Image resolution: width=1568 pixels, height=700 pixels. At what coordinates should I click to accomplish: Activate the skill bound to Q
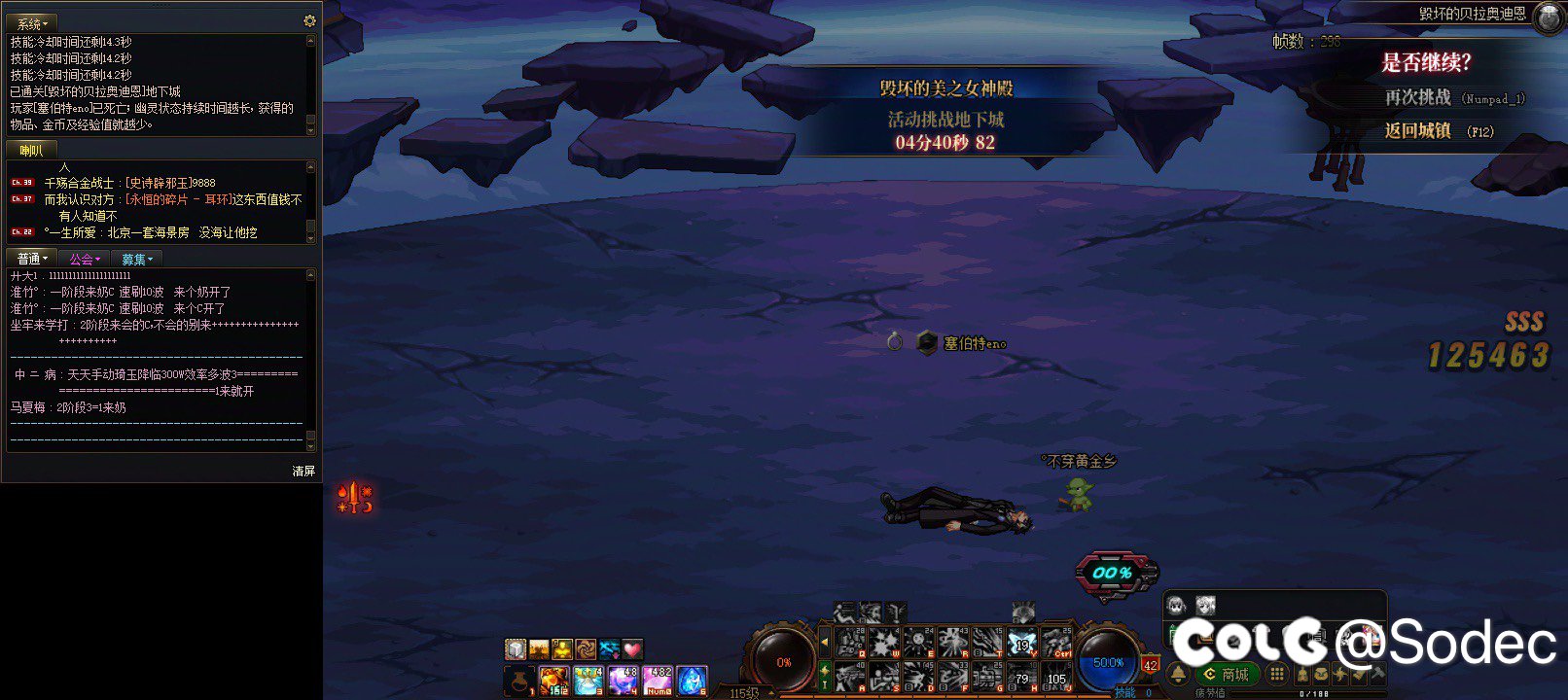(851, 643)
